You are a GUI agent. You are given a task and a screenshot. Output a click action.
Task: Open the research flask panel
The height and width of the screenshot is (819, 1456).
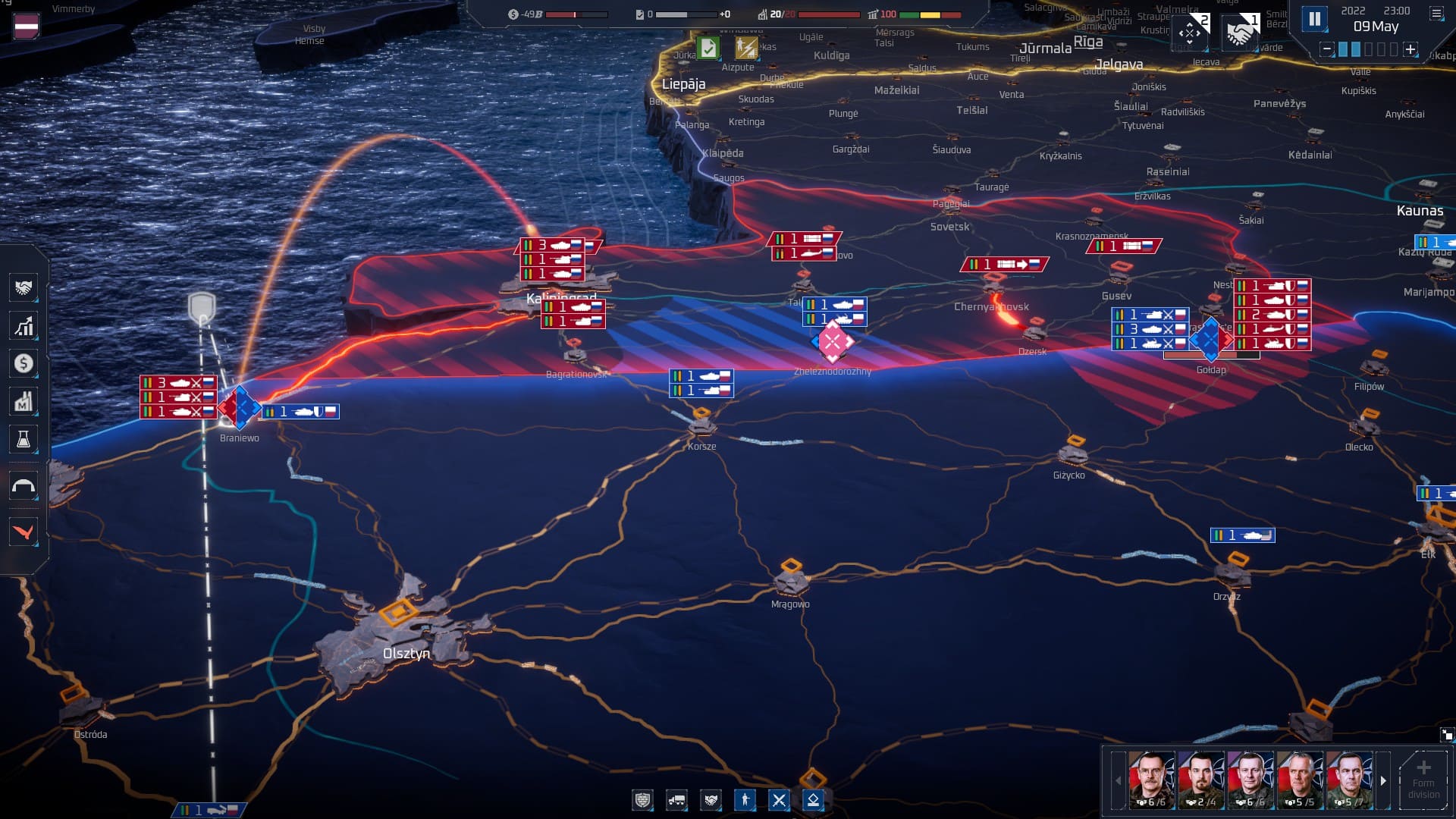24,440
